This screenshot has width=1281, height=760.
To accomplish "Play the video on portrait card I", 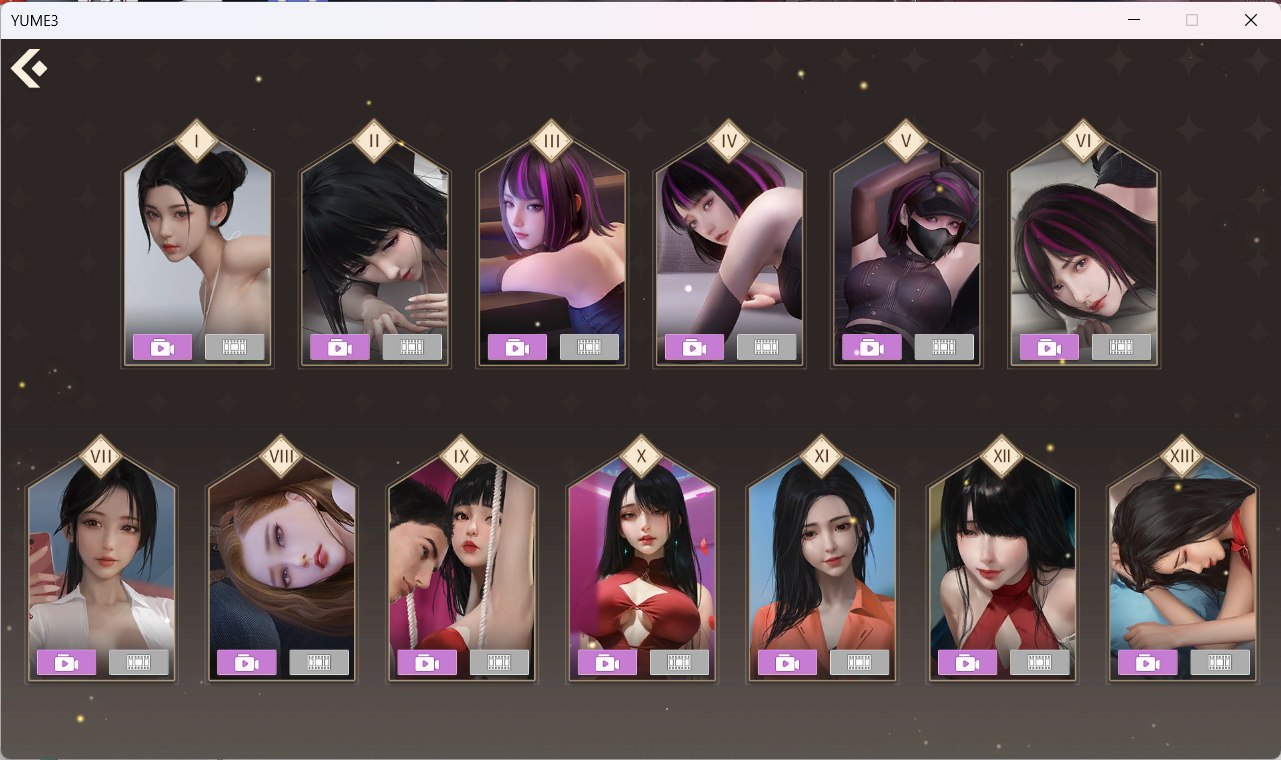I will click(162, 347).
